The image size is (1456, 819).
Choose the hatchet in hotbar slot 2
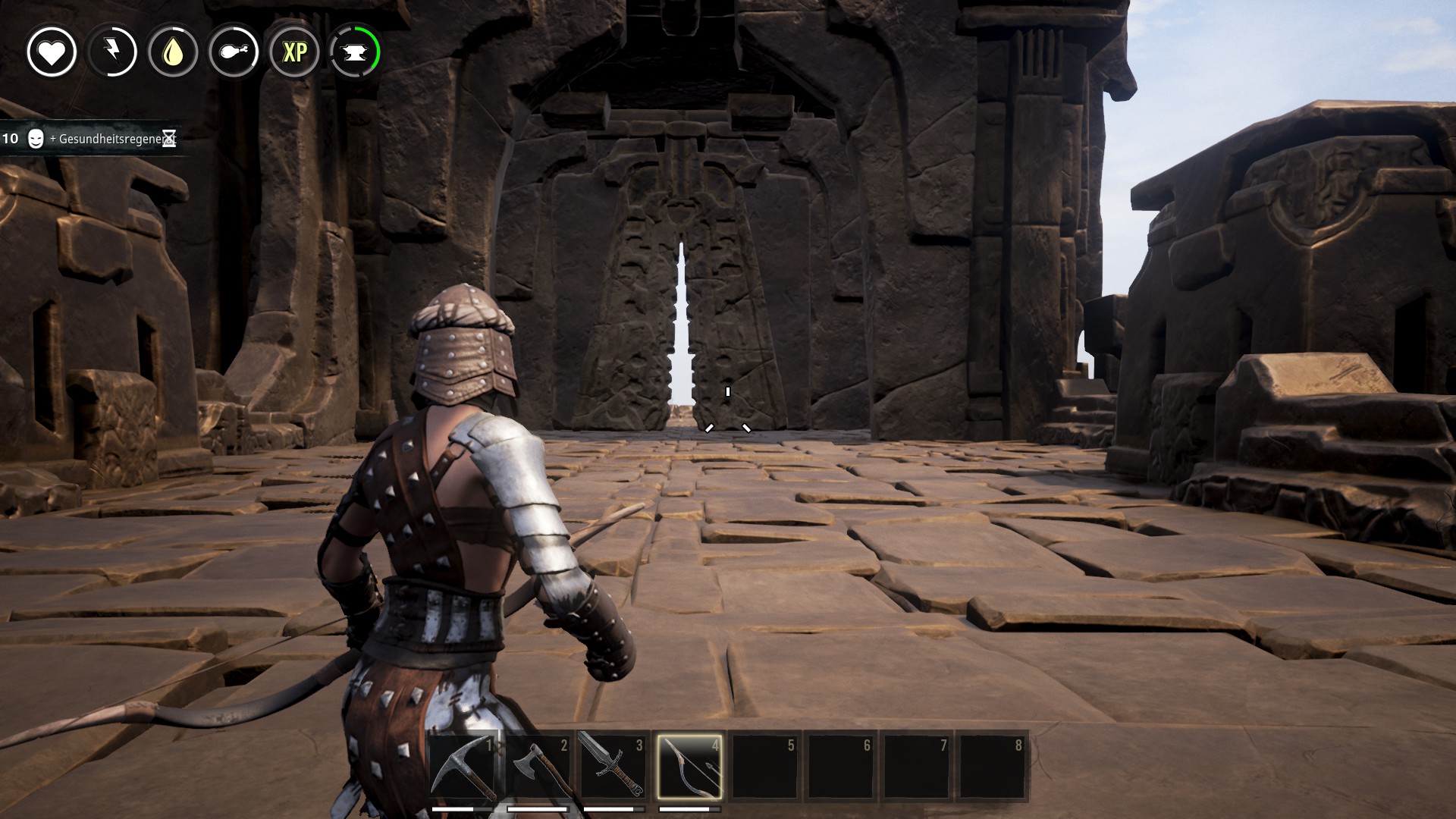[x=538, y=767]
